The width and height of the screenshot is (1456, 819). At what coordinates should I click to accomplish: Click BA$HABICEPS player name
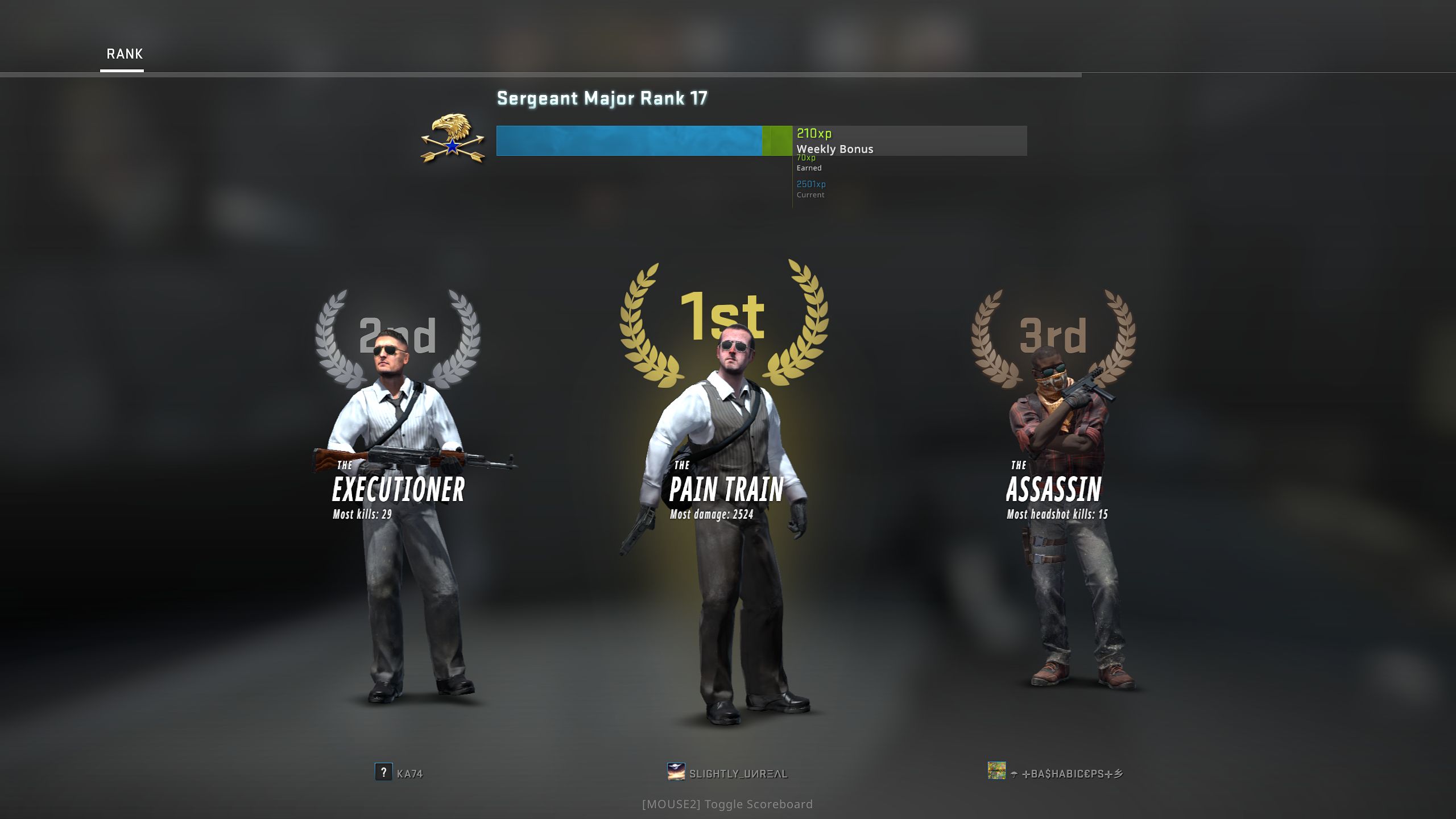pyautogui.click(x=1072, y=773)
